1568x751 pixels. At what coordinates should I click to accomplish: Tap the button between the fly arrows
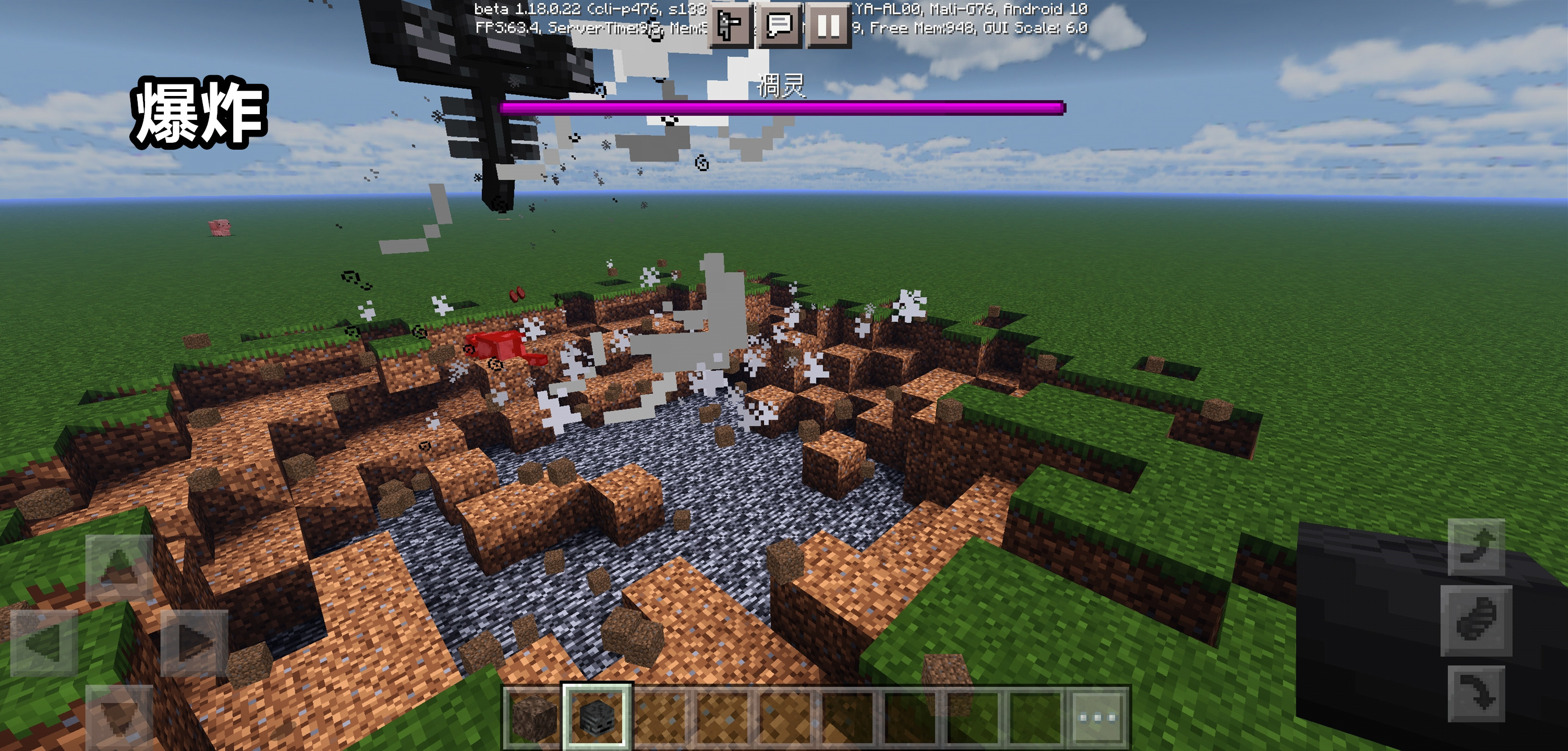1476,621
